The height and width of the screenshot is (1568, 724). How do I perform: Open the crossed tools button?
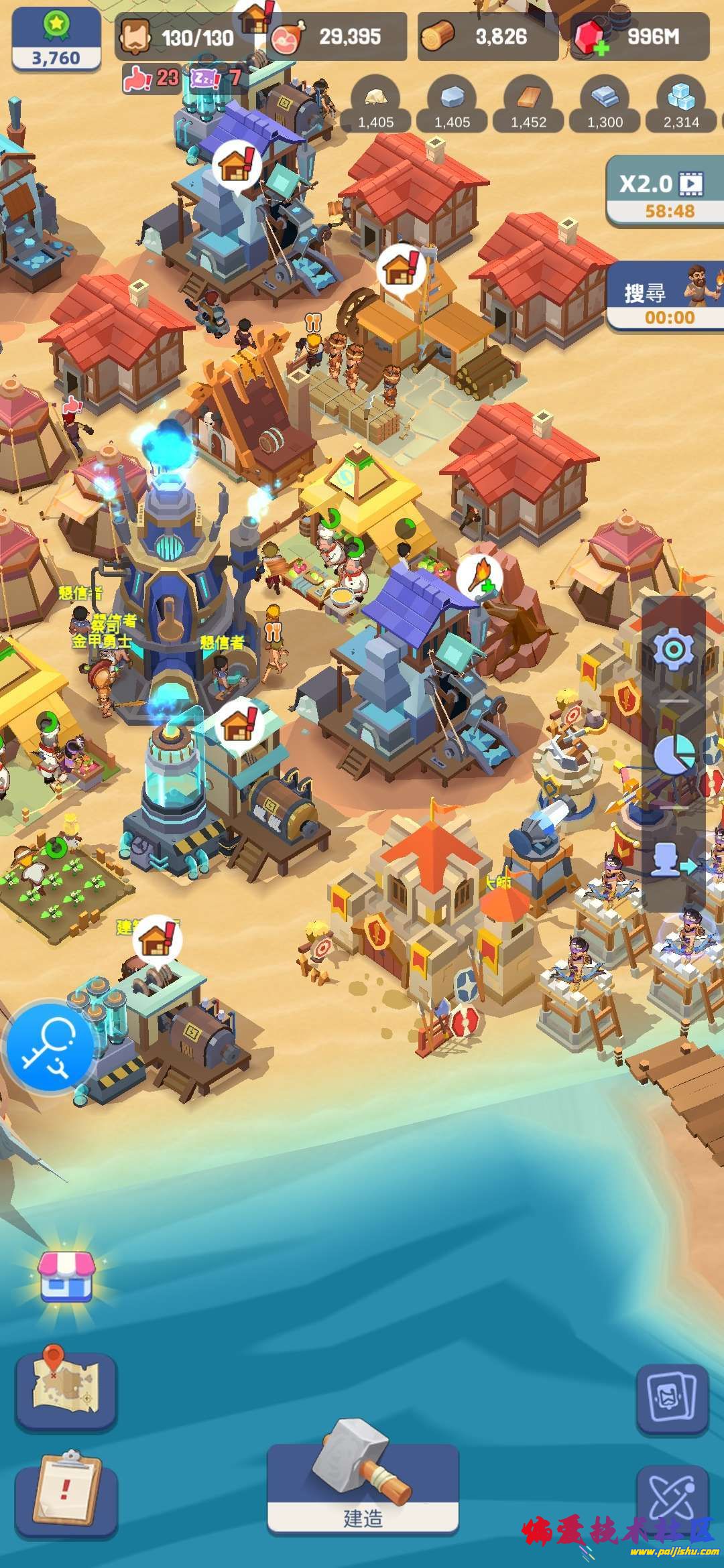coord(672,1498)
